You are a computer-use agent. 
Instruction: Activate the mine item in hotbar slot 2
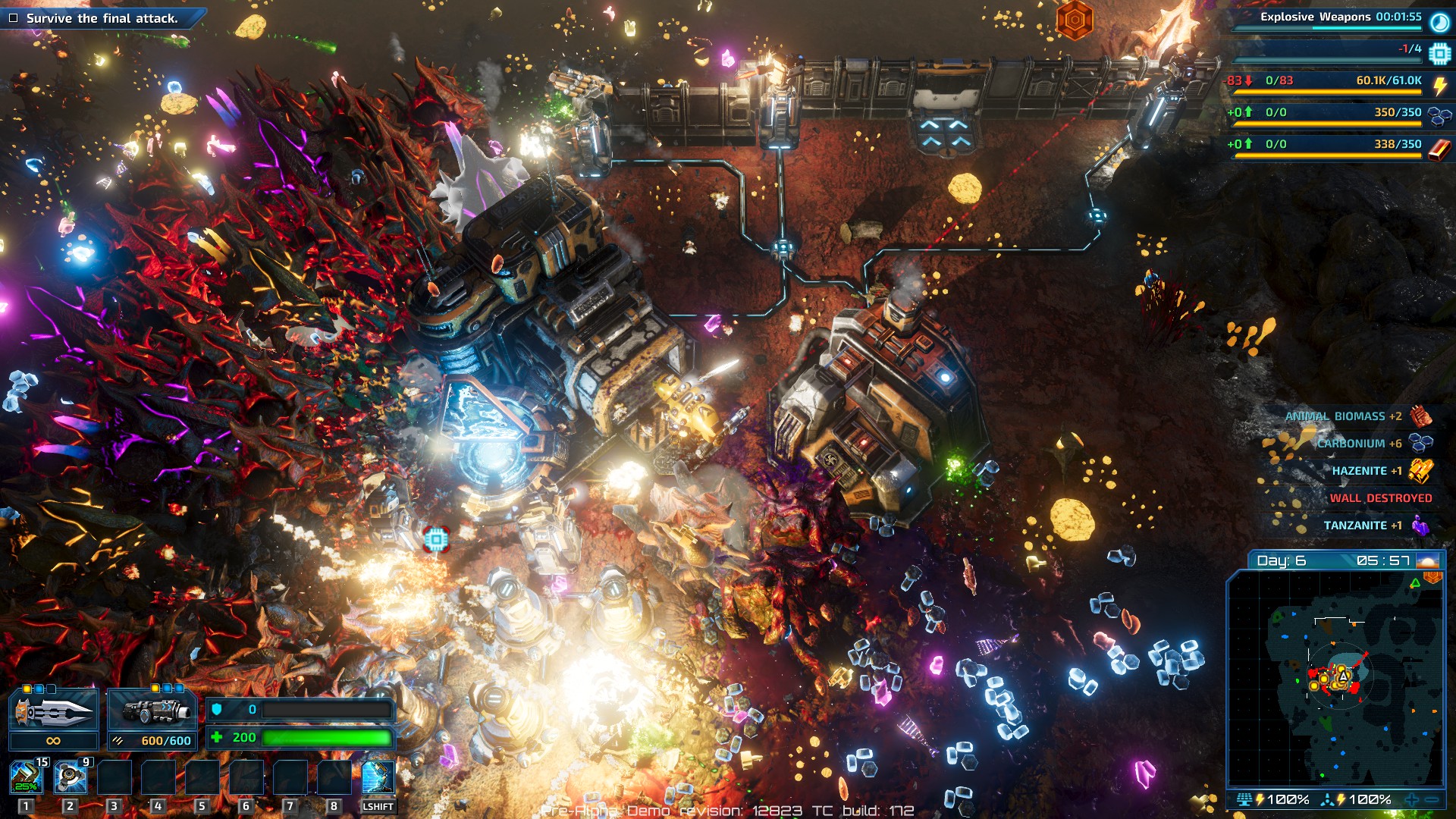71,777
